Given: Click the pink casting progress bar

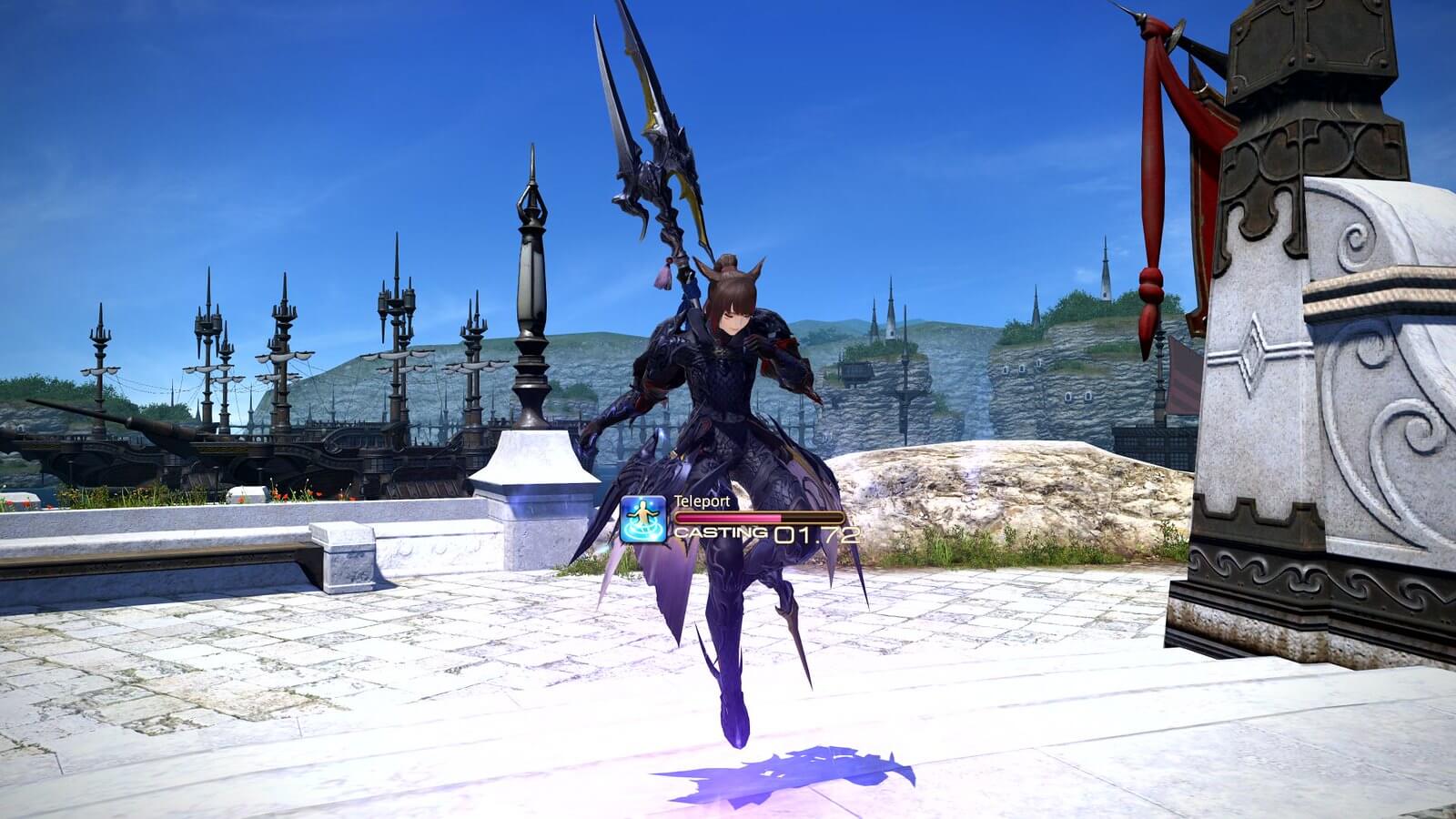Looking at the screenshot, I should 728,516.
